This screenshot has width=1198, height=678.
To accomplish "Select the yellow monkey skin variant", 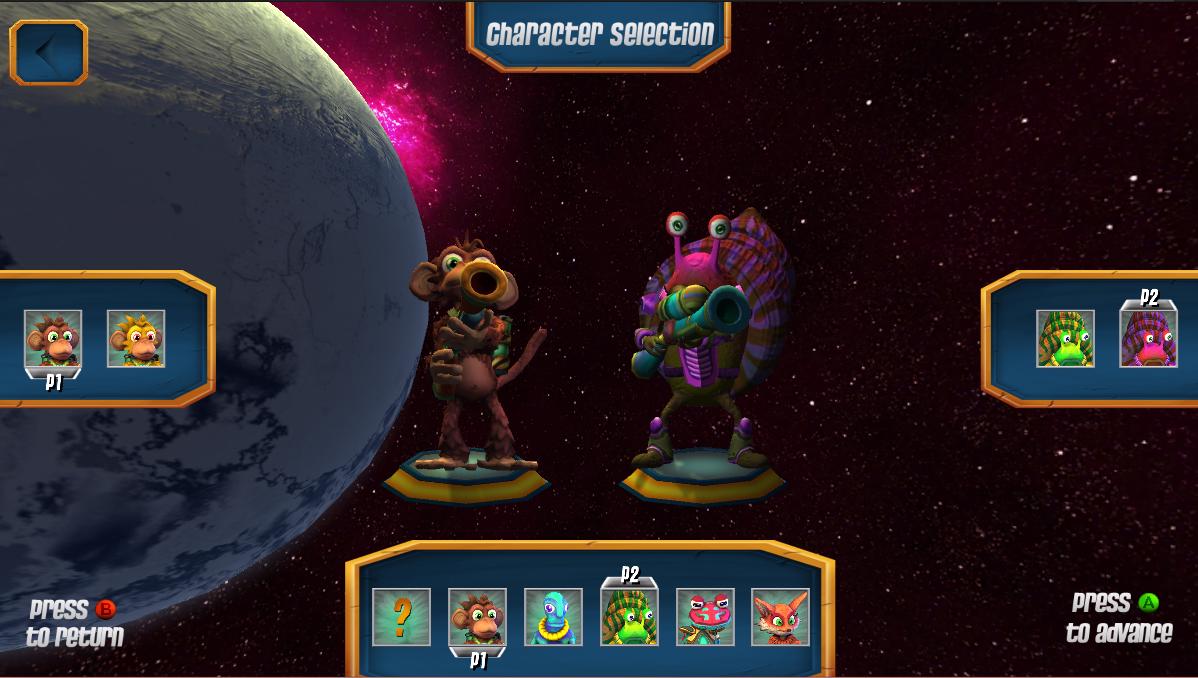I will pyautogui.click(x=136, y=339).
